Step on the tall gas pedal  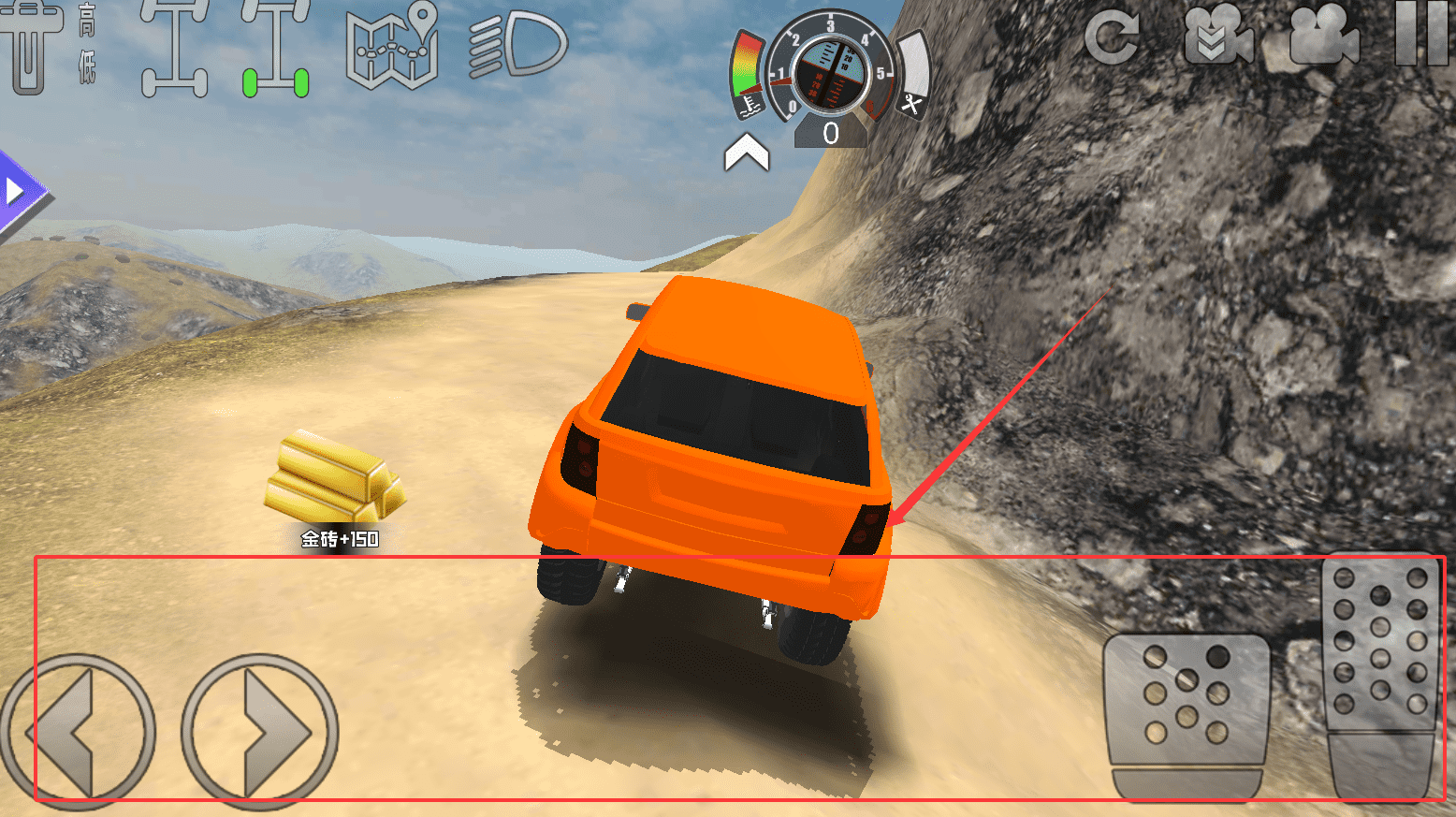pyautogui.click(x=1381, y=674)
